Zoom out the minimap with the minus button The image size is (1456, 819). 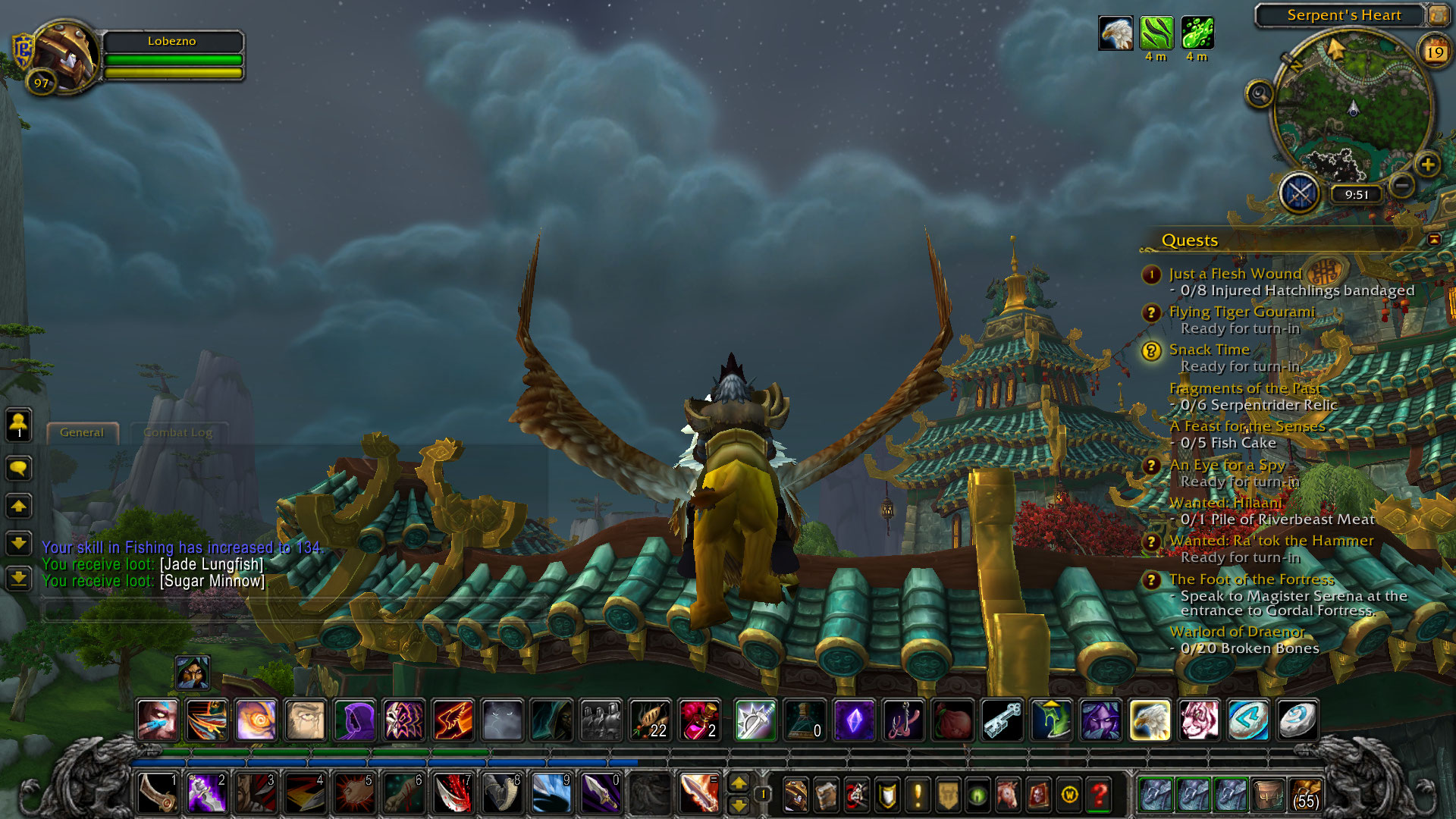click(1402, 184)
